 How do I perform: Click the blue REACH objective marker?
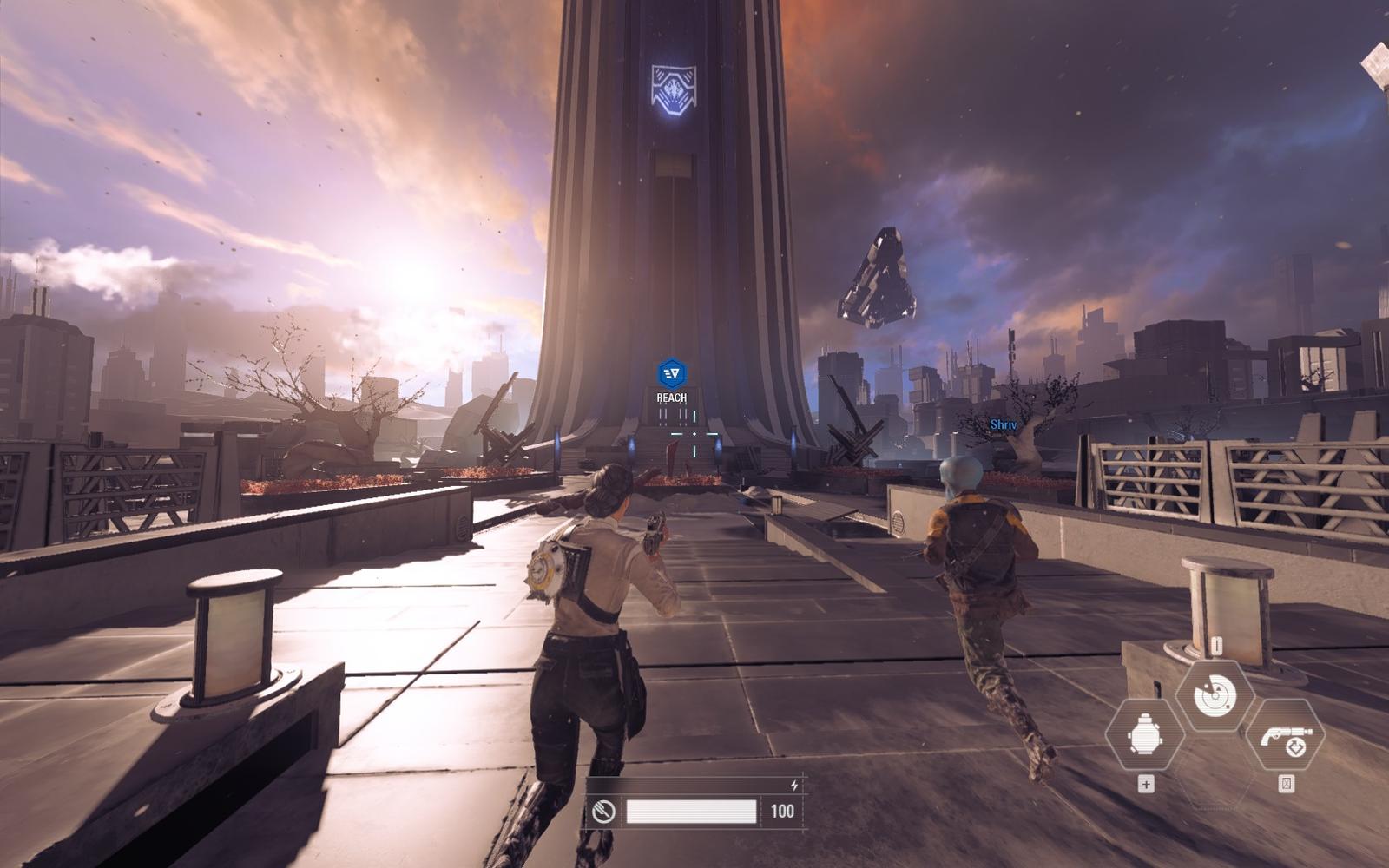671,375
